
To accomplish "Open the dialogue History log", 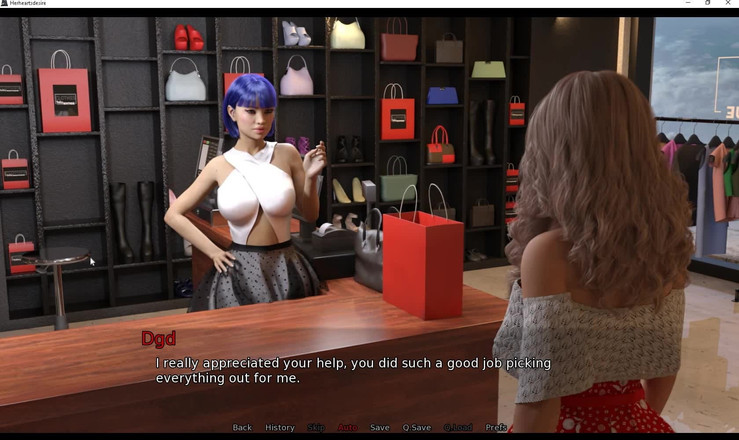I will tap(280, 428).
